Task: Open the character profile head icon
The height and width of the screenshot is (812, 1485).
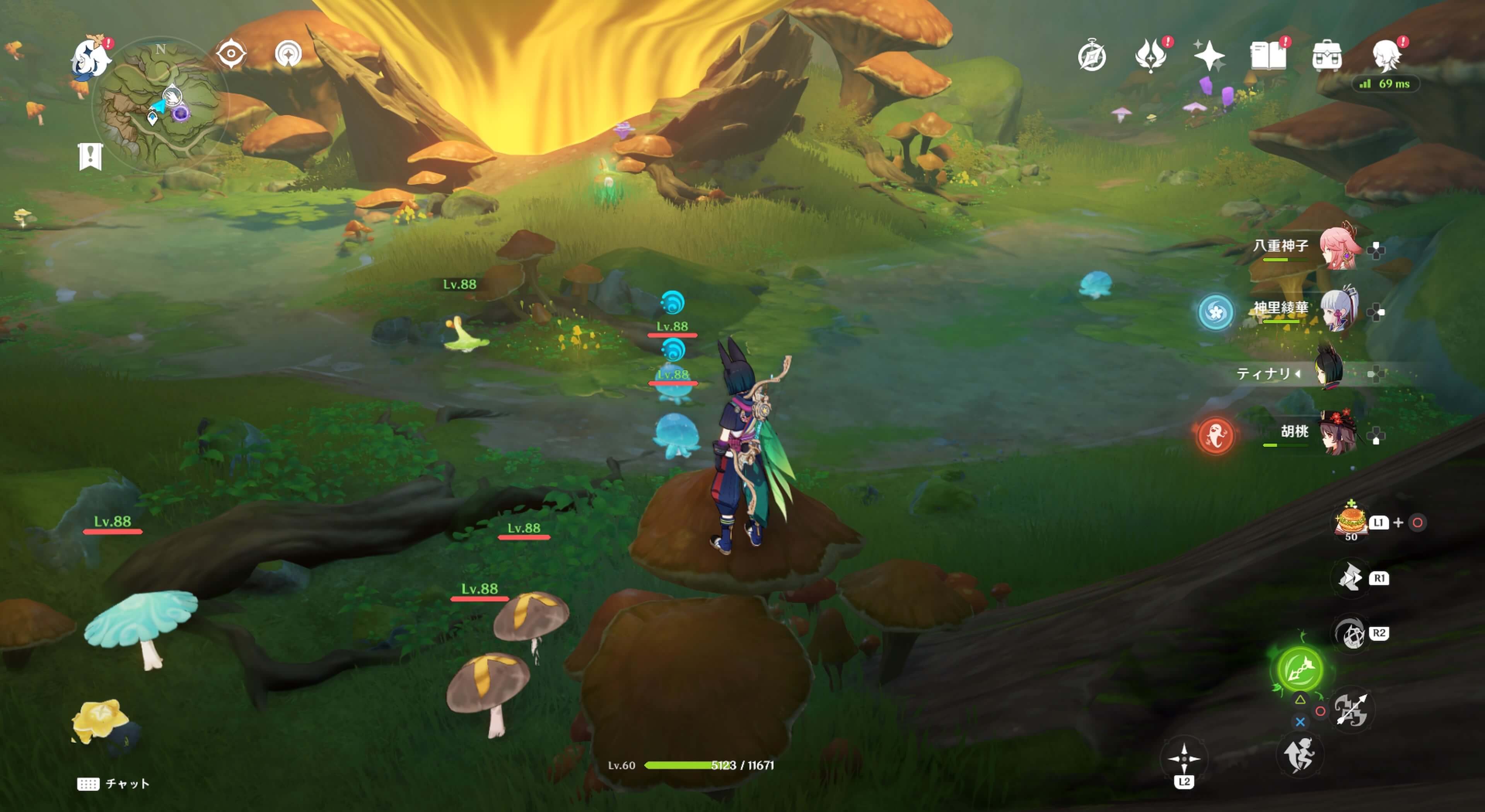Action: click(1386, 56)
